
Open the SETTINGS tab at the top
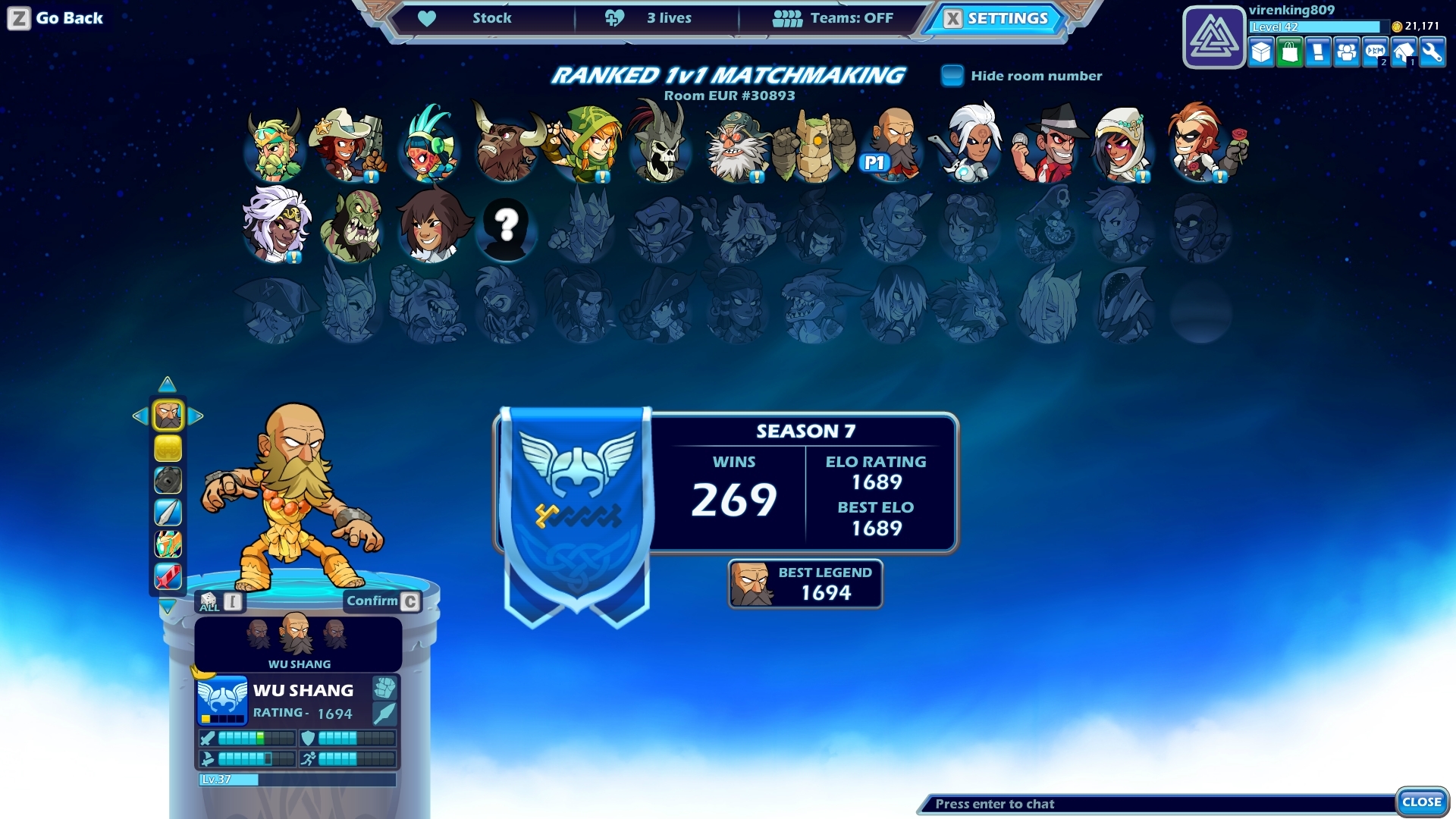998,17
